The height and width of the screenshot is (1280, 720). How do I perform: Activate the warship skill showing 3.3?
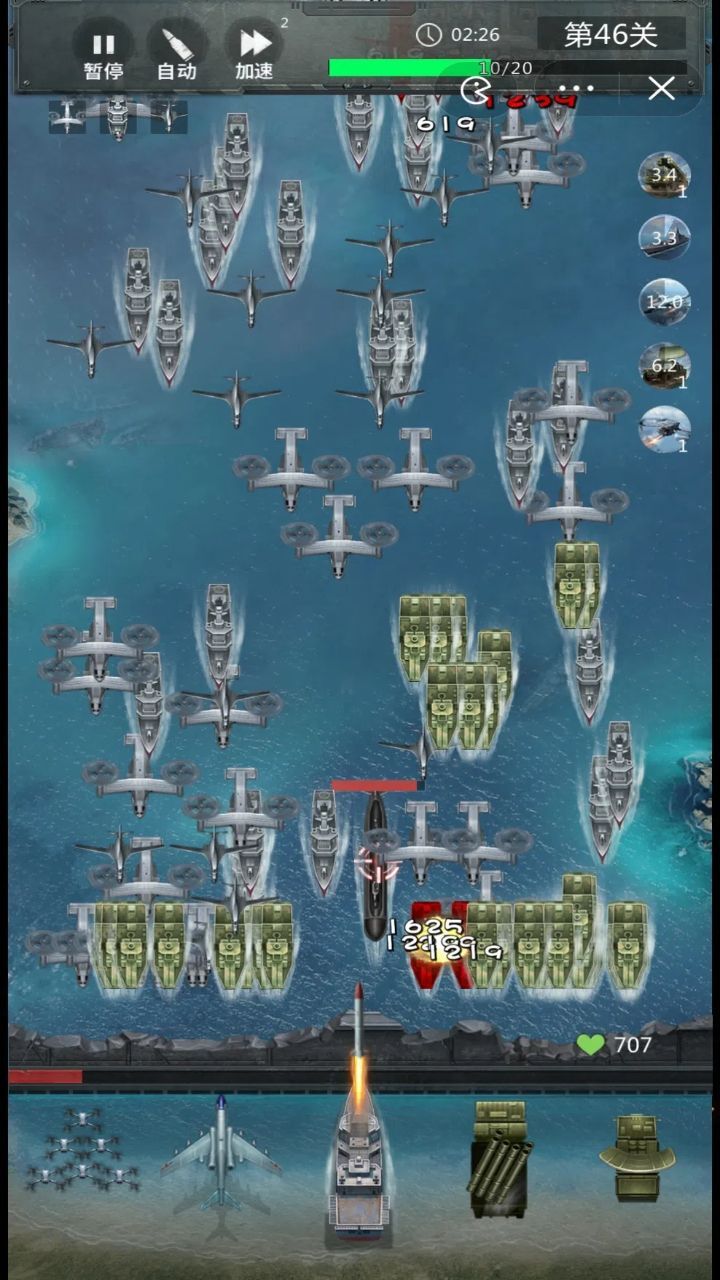click(x=664, y=239)
